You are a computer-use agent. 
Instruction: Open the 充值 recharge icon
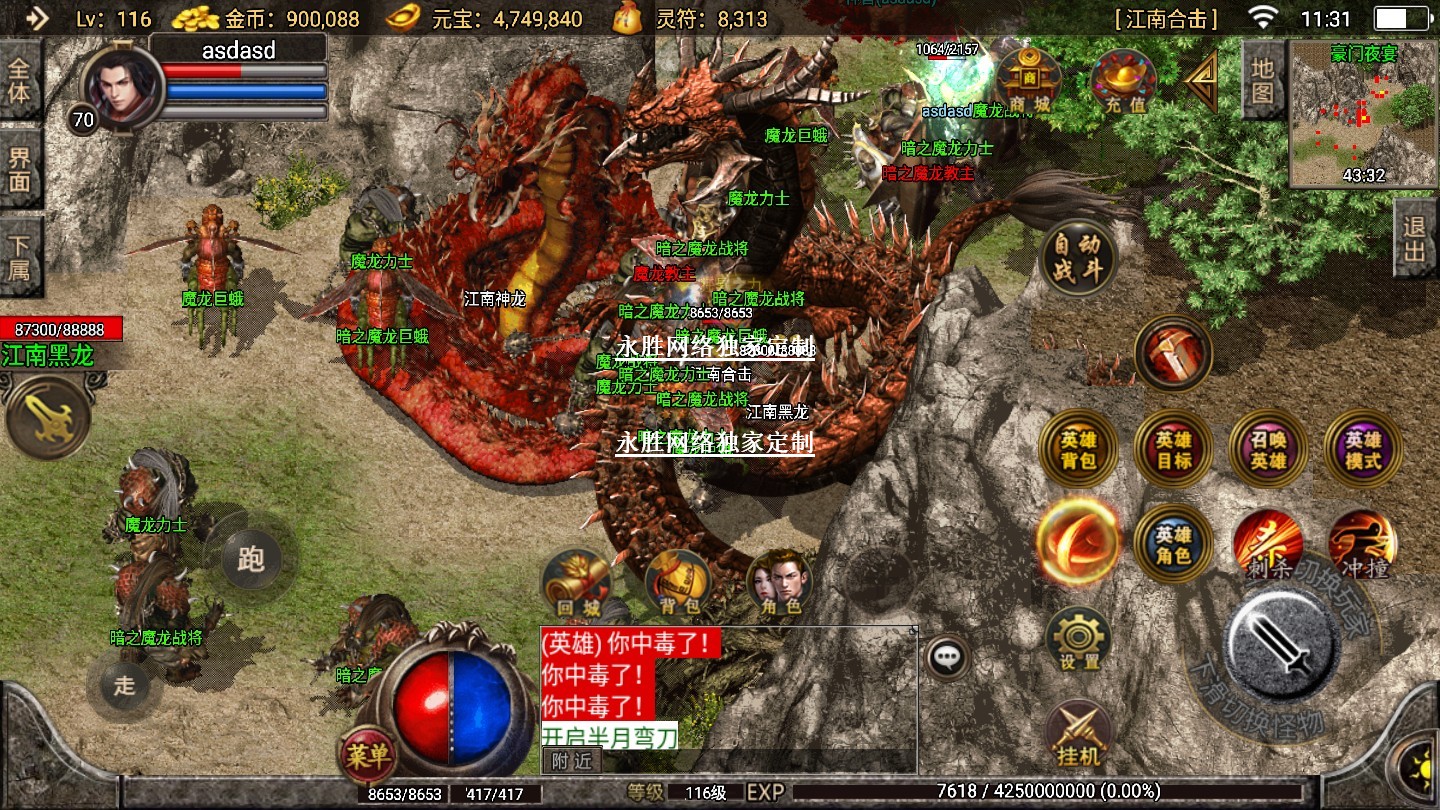(x=1123, y=80)
